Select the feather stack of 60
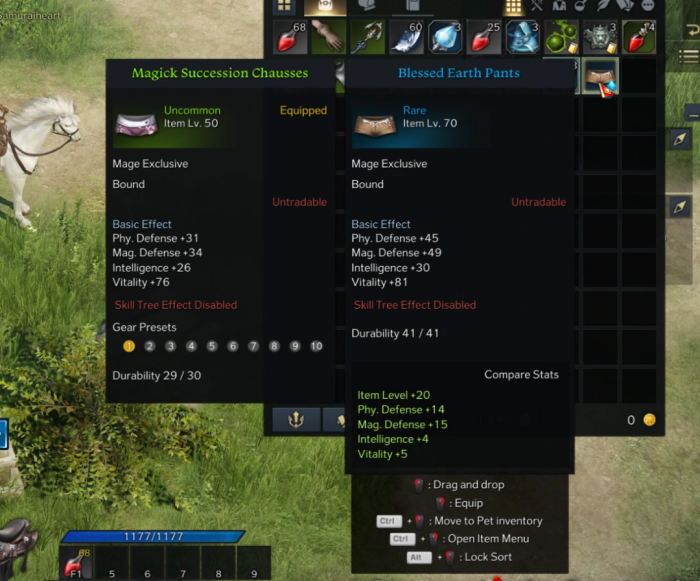 coord(406,37)
